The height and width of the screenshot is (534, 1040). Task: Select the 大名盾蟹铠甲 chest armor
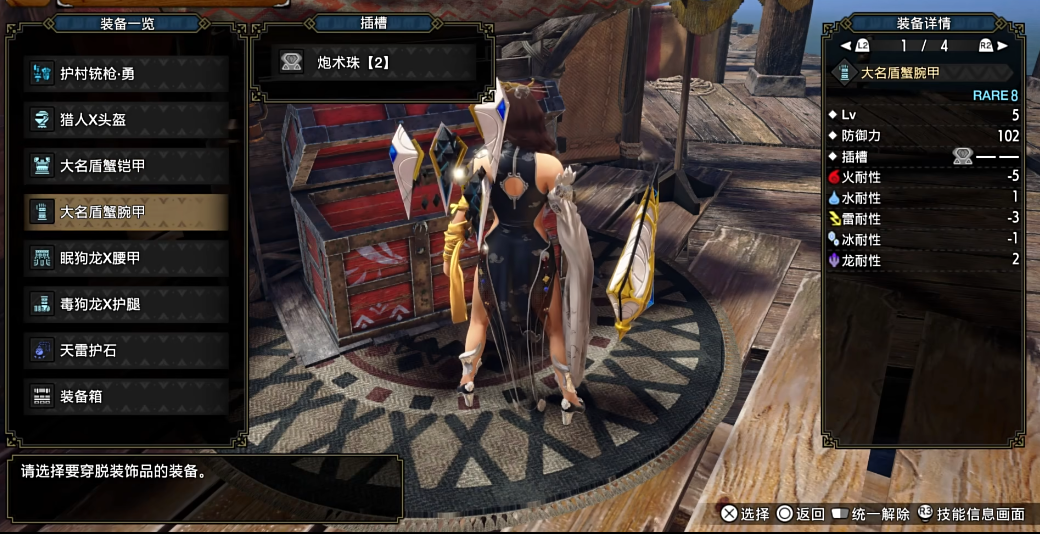[126, 165]
